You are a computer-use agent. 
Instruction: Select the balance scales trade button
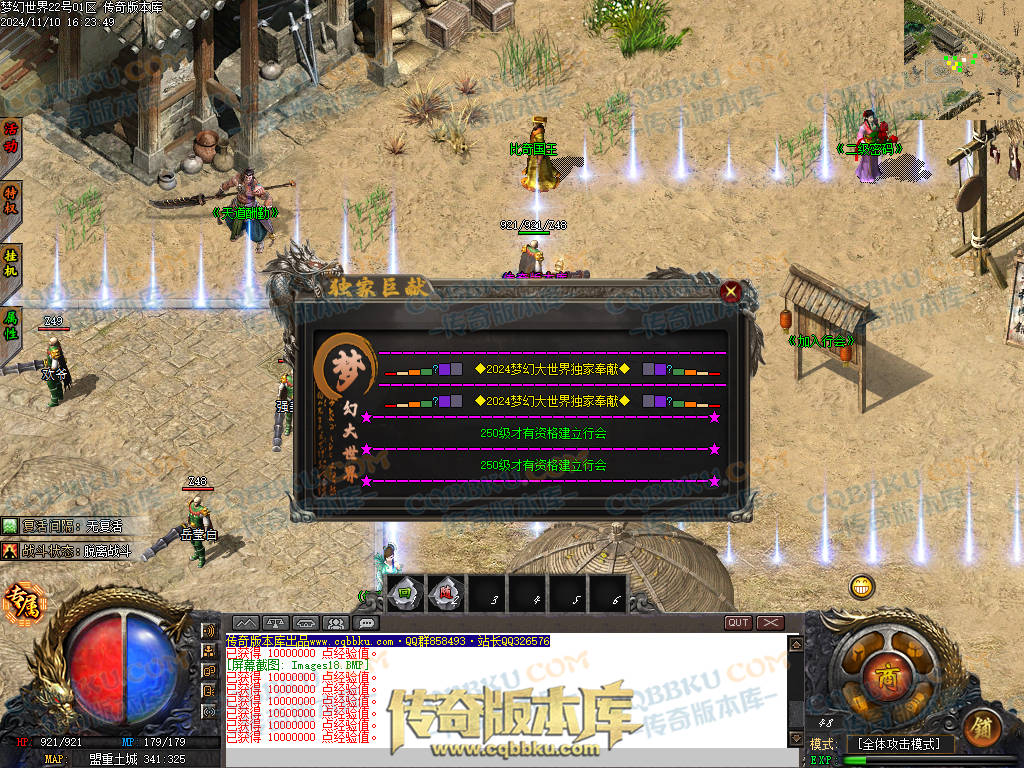(x=275, y=623)
